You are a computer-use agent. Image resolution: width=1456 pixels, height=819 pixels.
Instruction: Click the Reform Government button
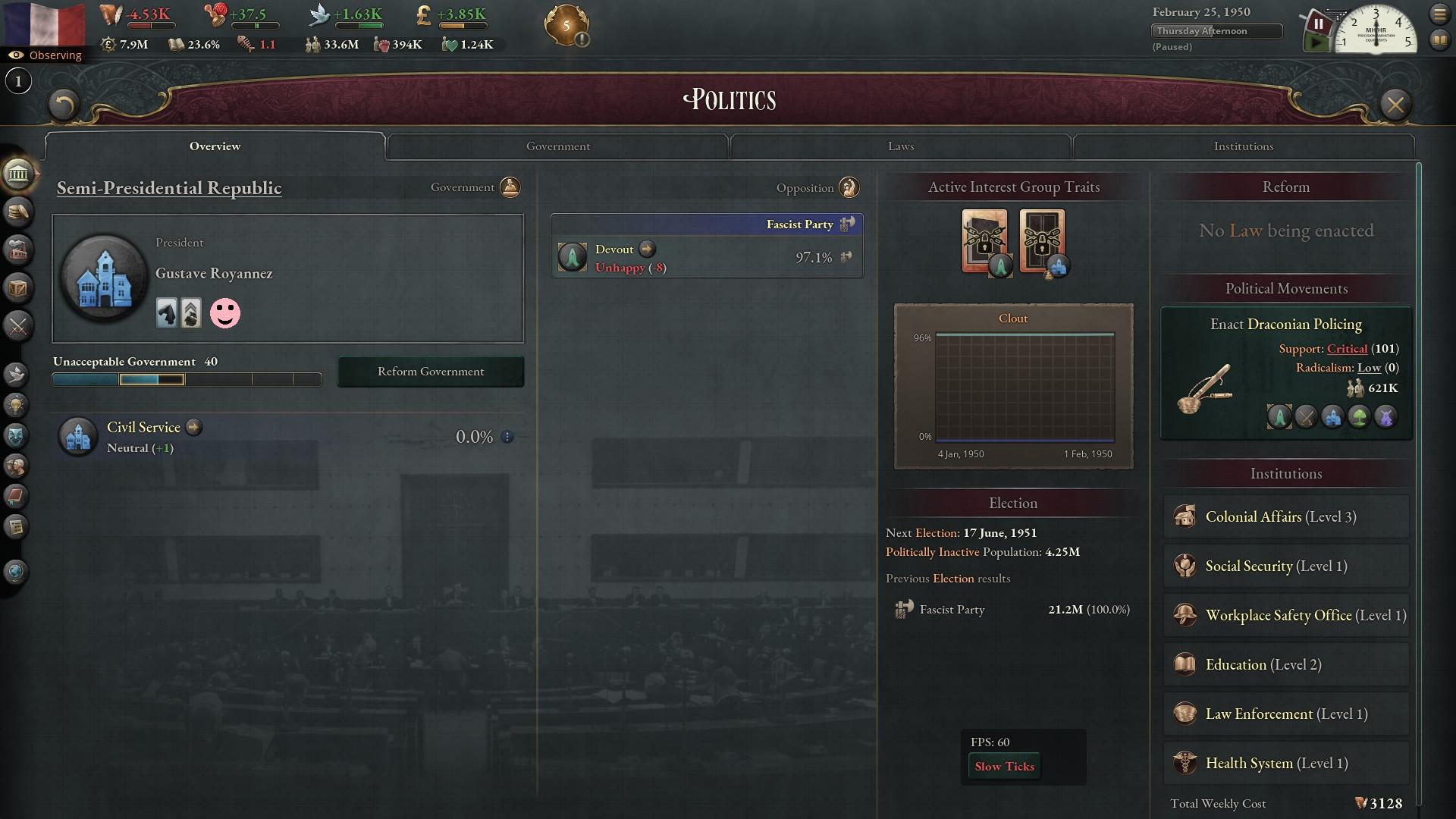[430, 372]
